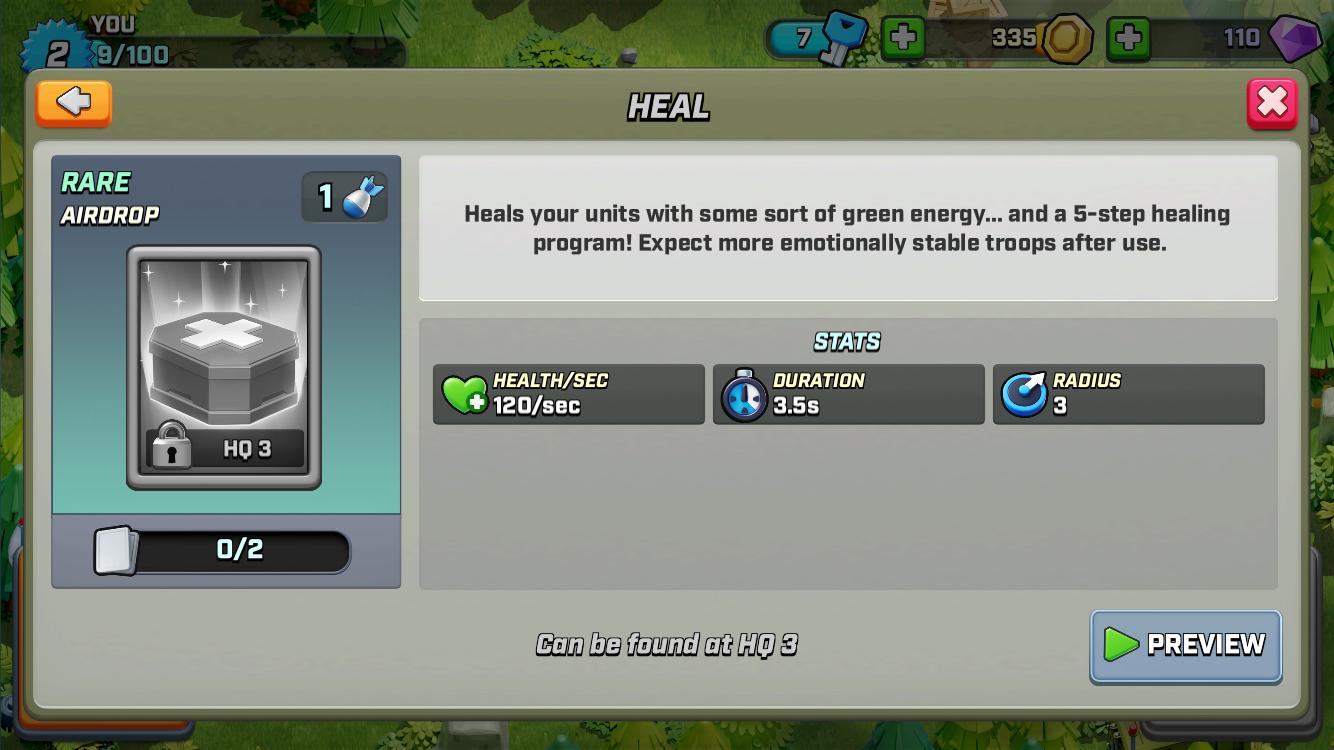Select the gold coin icon in top bar

[1066, 38]
